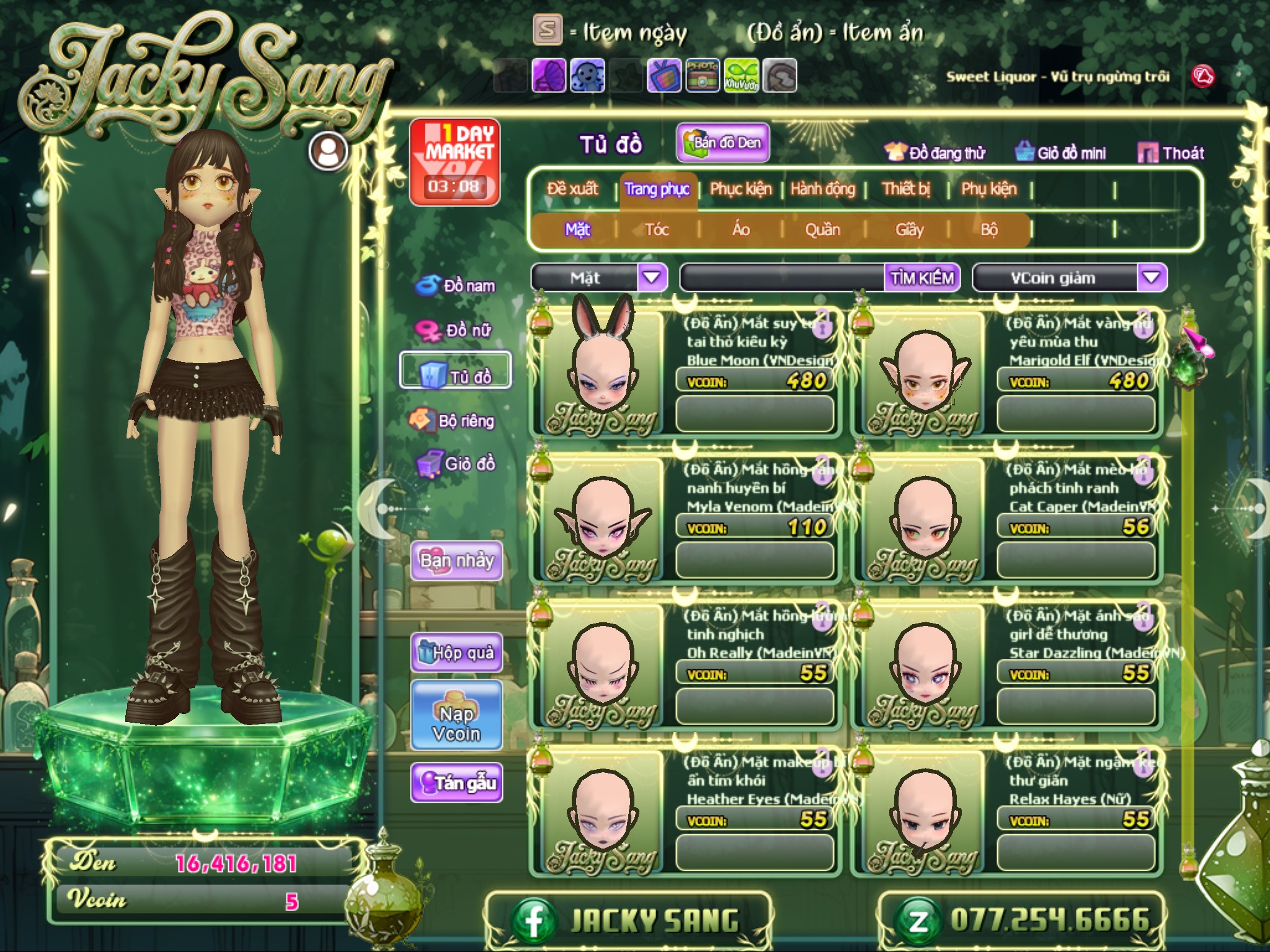Expand the Mặt filter dropdown
1270x952 pixels.
(651, 278)
